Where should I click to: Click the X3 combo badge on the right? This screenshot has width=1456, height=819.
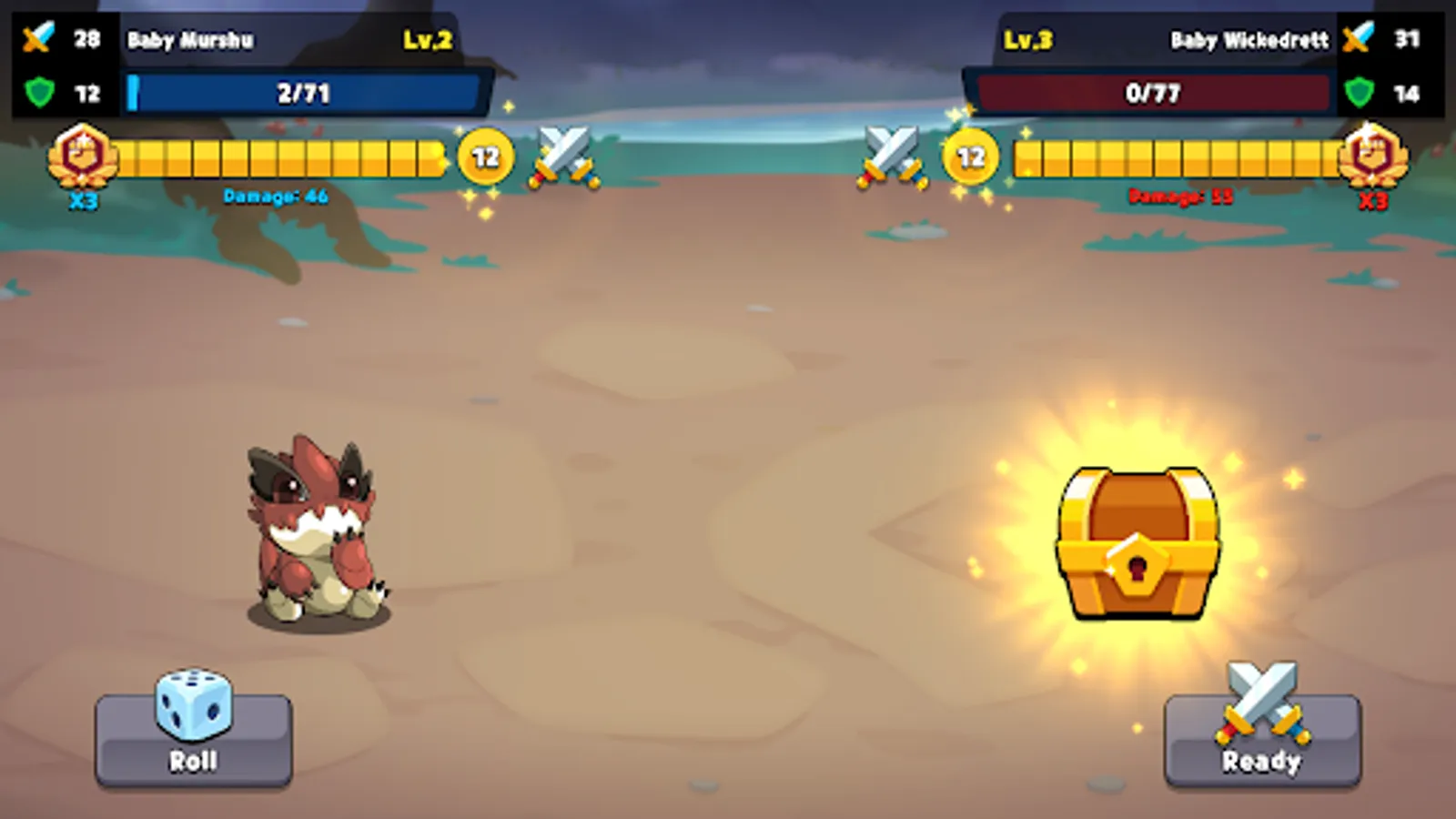click(x=1374, y=164)
